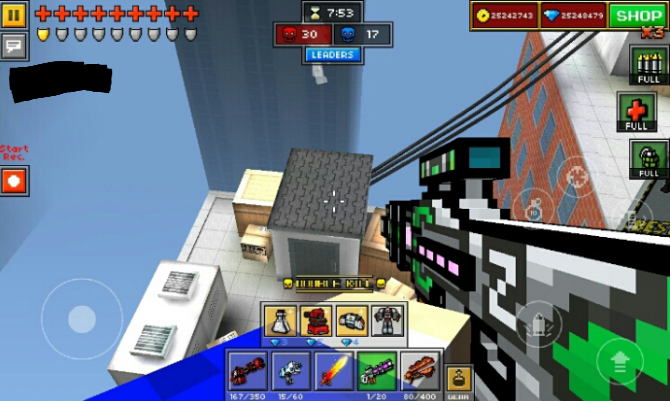The image size is (670, 401).
Task: Jump using the up-arrow button
Action: click(x=620, y=362)
